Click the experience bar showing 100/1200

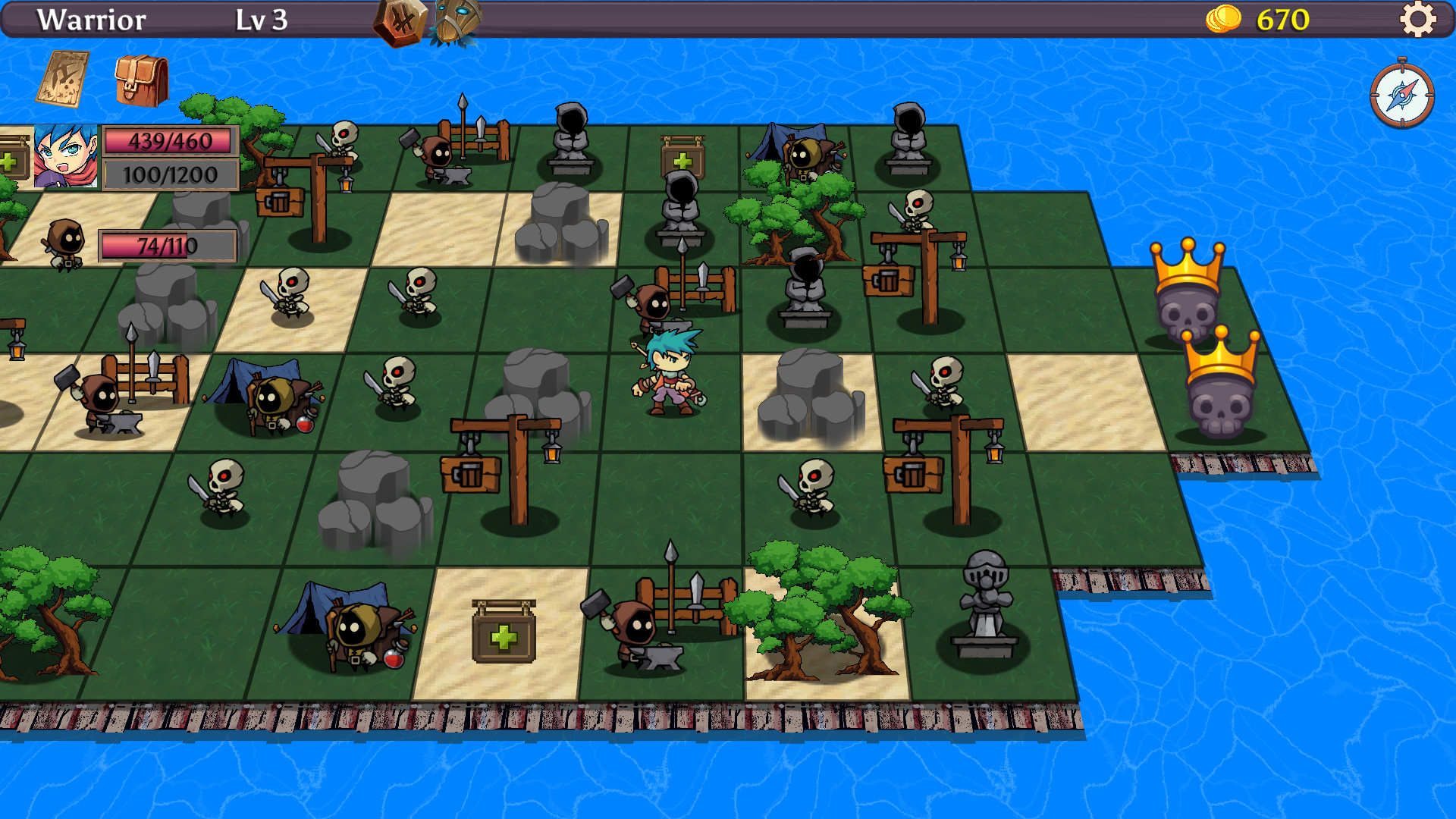tap(171, 174)
